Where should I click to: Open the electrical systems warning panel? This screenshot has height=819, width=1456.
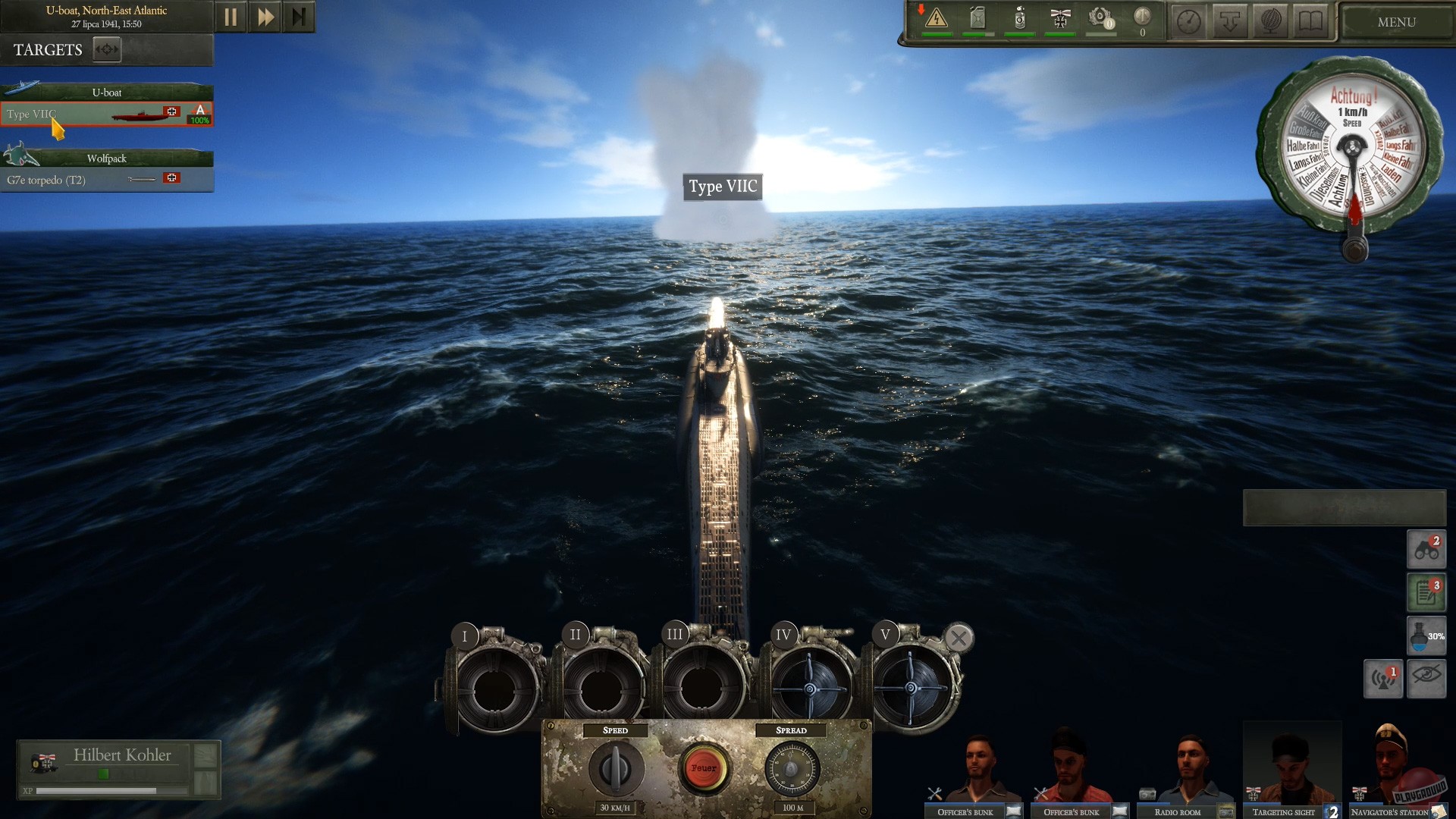tap(937, 19)
